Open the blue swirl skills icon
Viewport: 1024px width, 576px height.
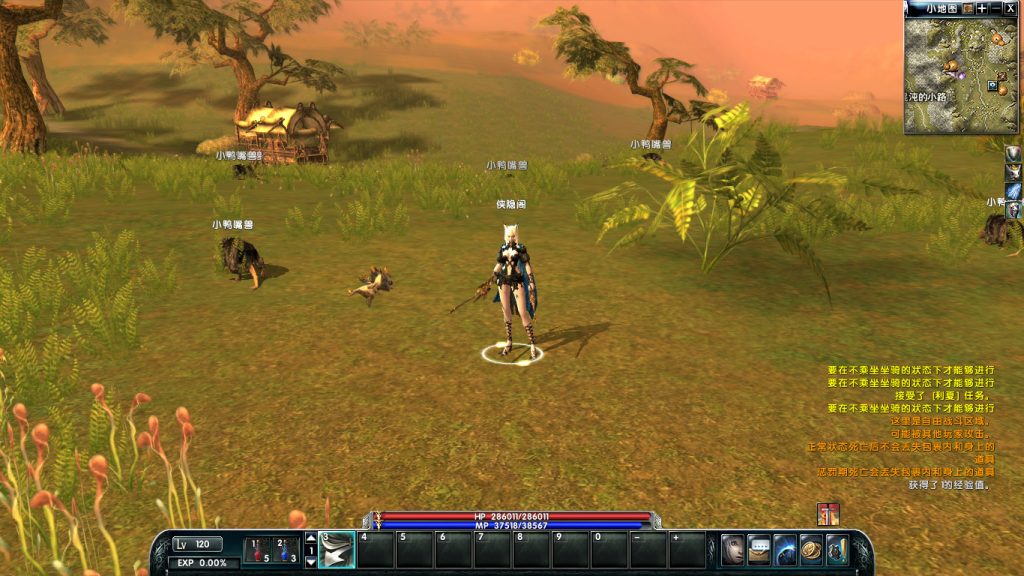coord(785,549)
